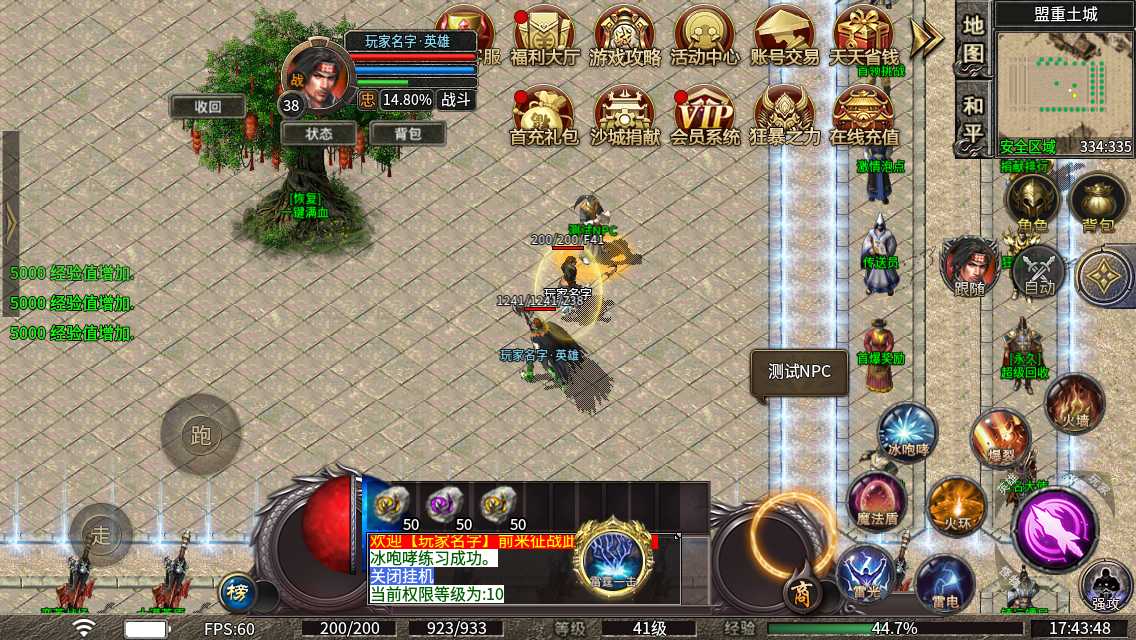Cast the 冰咆哮 ice roar skill

tap(907, 432)
